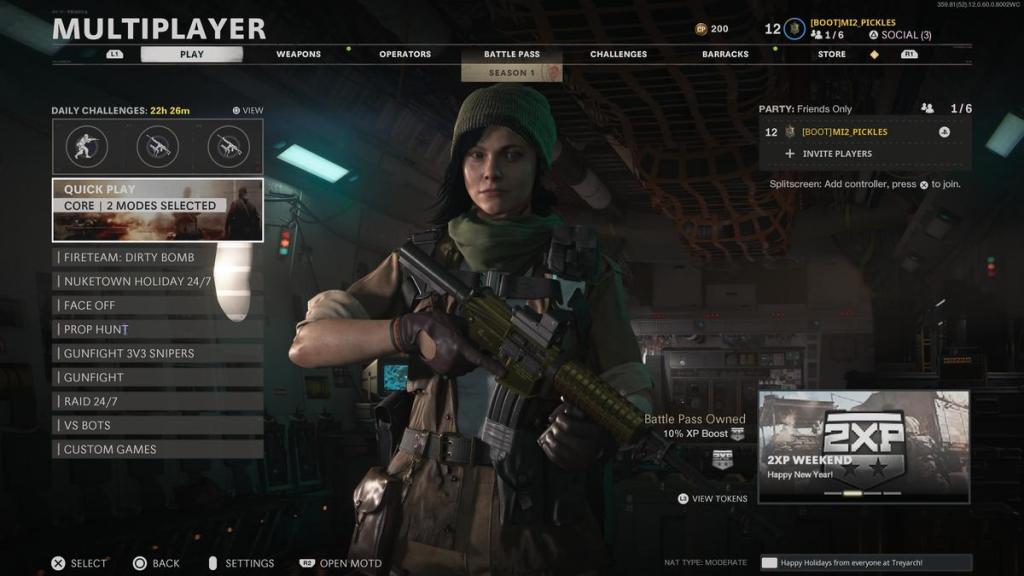Open the Social friends list
This screenshot has width=1024, height=576.
pyautogui.click(x=899, y=35)
